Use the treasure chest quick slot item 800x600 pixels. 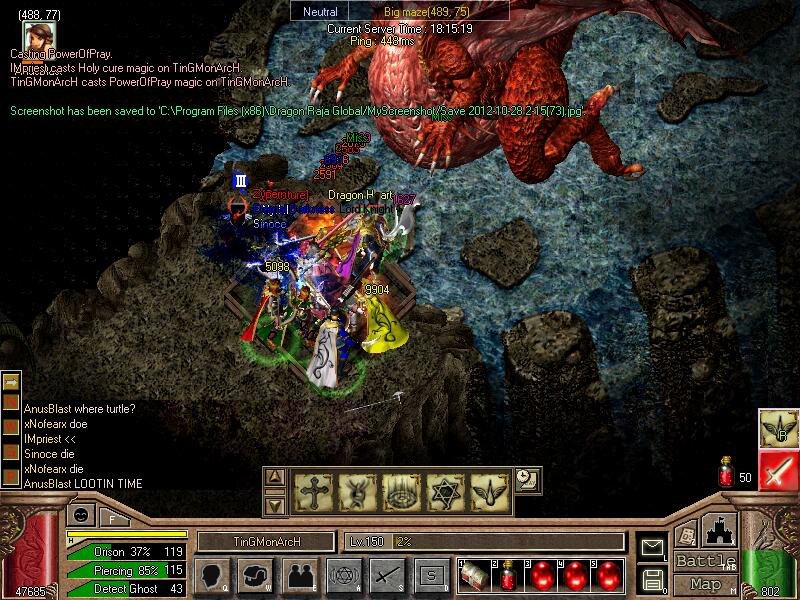point(475,575)
